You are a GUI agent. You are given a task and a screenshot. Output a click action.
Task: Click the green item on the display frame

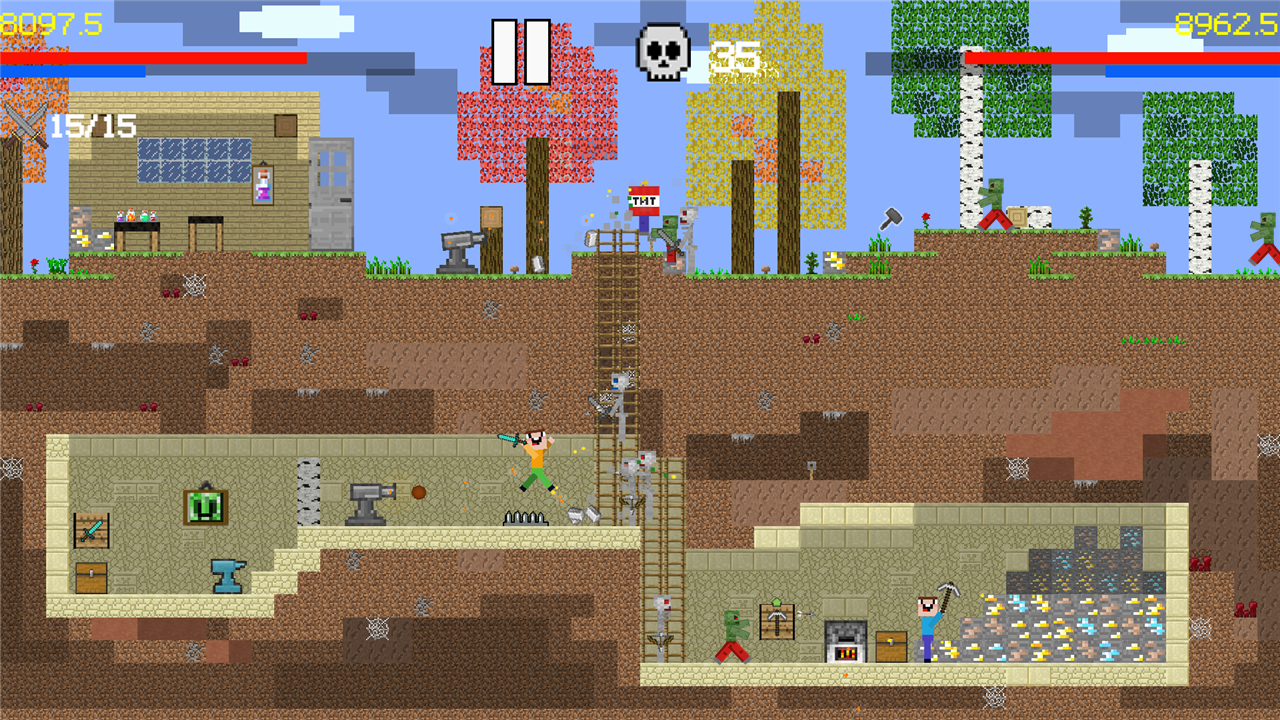tap(204, 505)
